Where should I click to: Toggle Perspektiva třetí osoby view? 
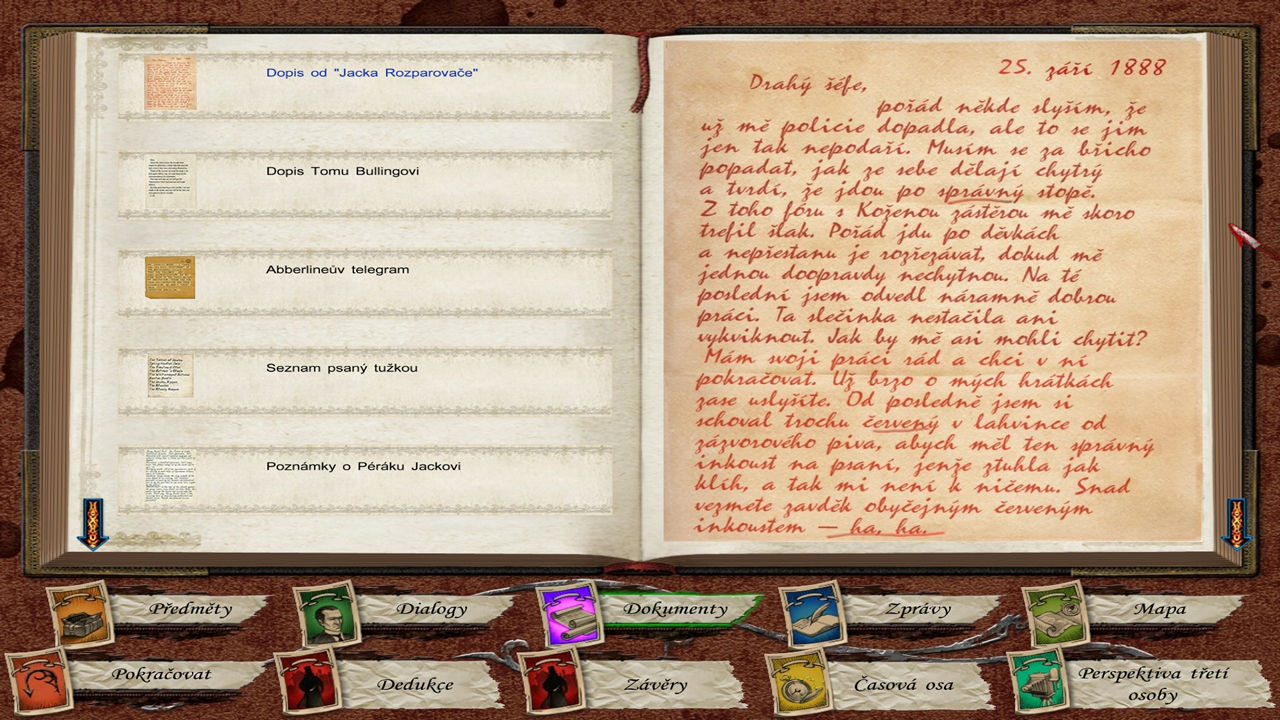click(x=1138, y=684)
